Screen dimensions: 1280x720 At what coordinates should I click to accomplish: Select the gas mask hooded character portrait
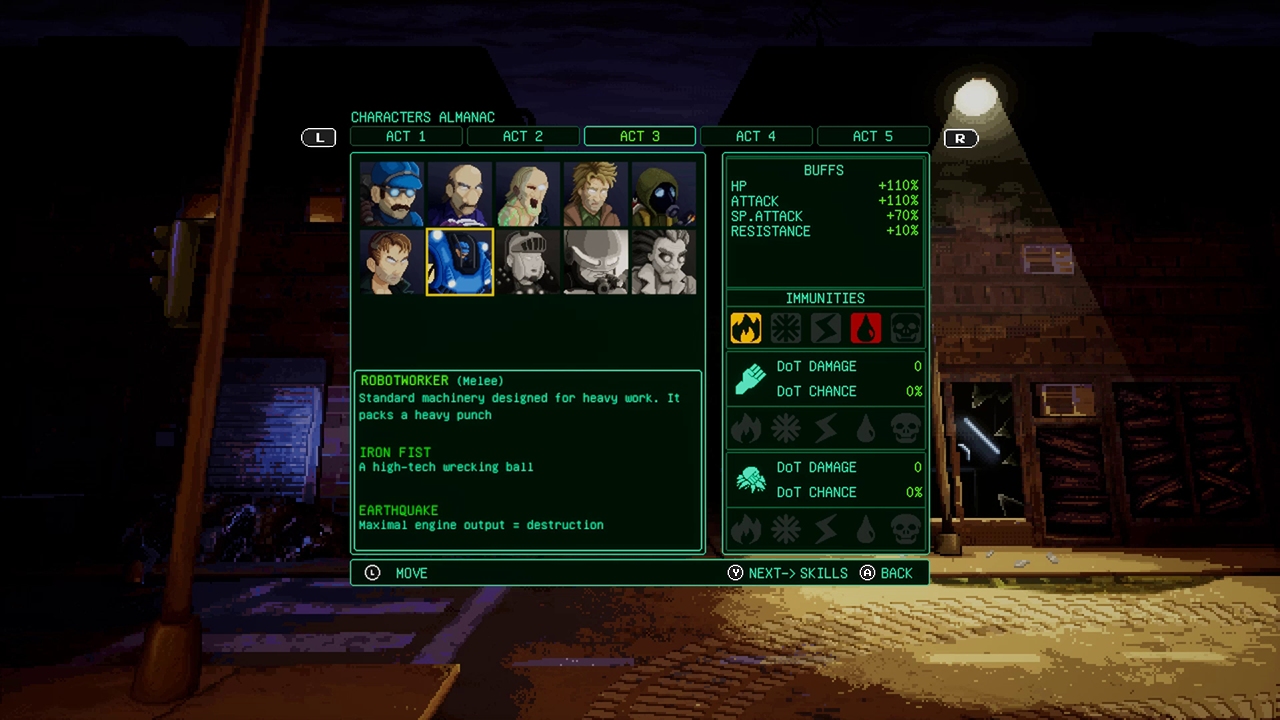(x=663, y=193)
